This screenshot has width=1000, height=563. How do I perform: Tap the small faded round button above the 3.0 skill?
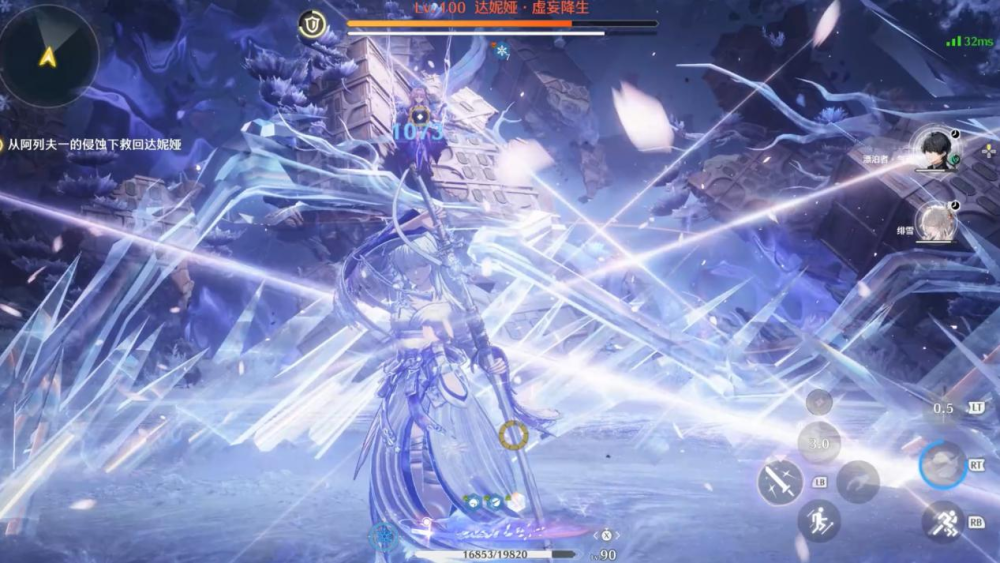[x=819, y=402]
